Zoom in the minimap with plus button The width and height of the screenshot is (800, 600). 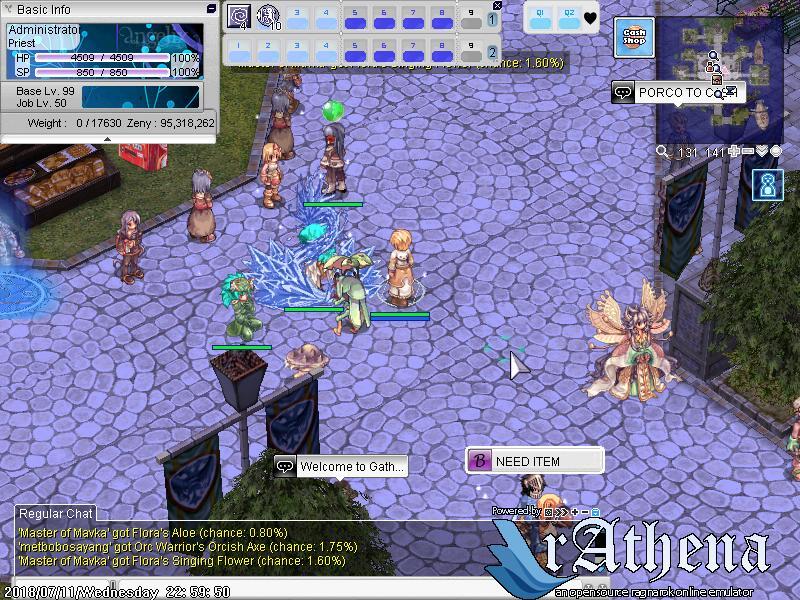click(734, 151)
